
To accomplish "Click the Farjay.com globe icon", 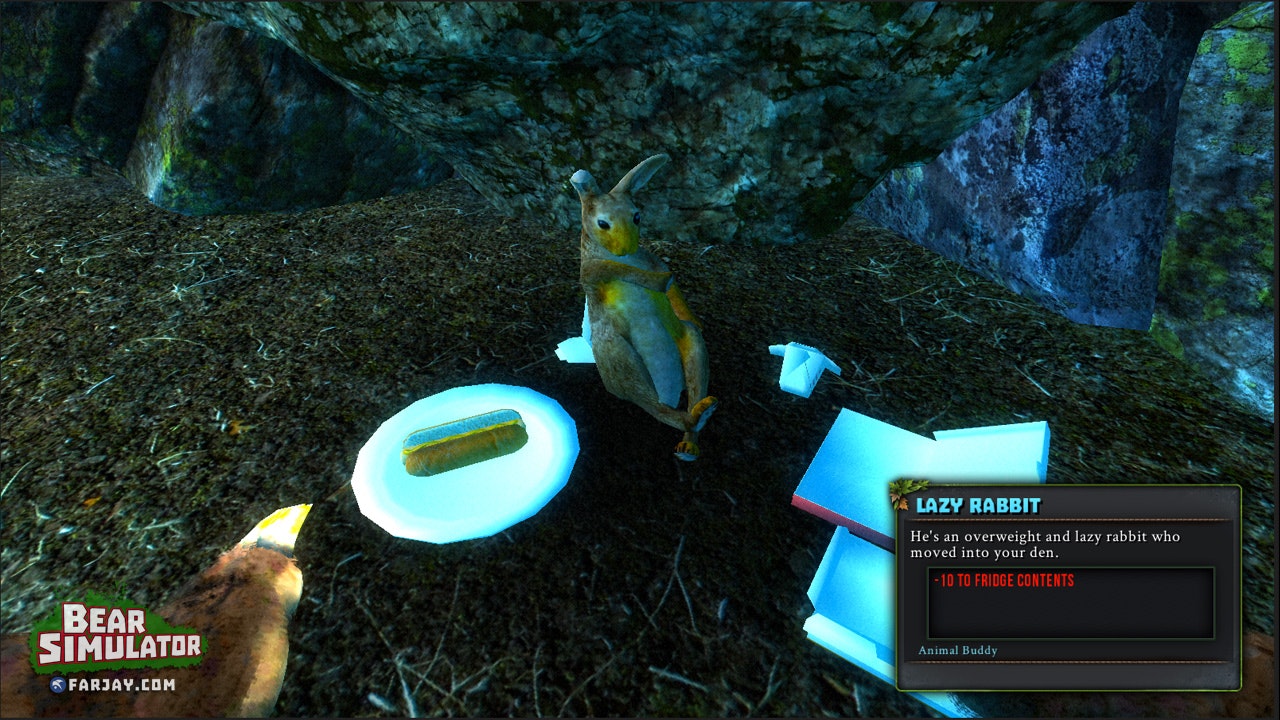I will [x=60, y=686].
